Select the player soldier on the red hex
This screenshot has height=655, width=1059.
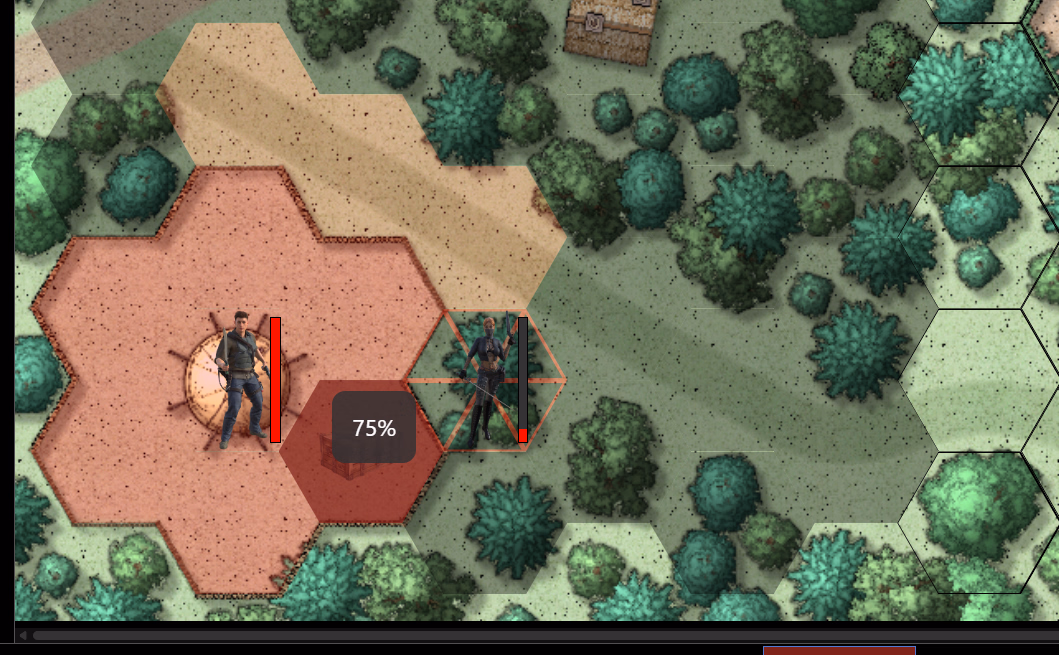coord(238,378)
